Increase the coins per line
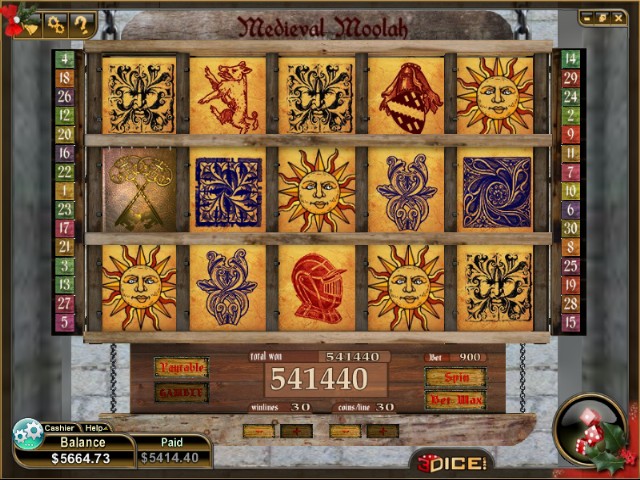Screen dimensions: 640x480 382,431
